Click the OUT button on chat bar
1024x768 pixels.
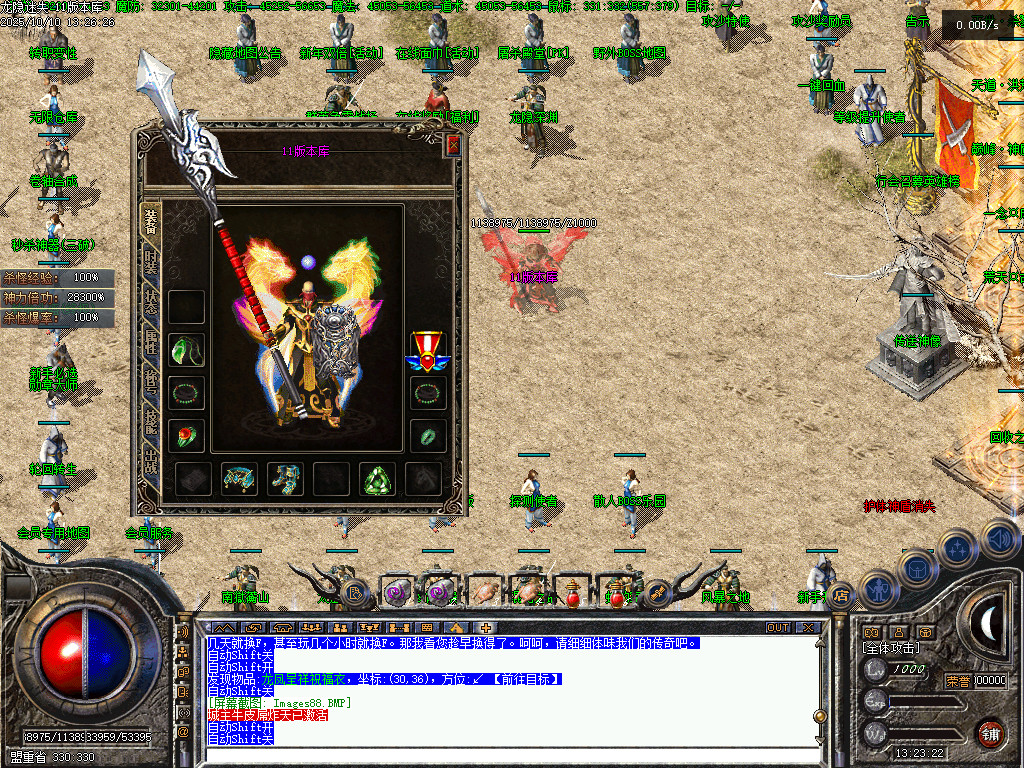tap(778, 628)
